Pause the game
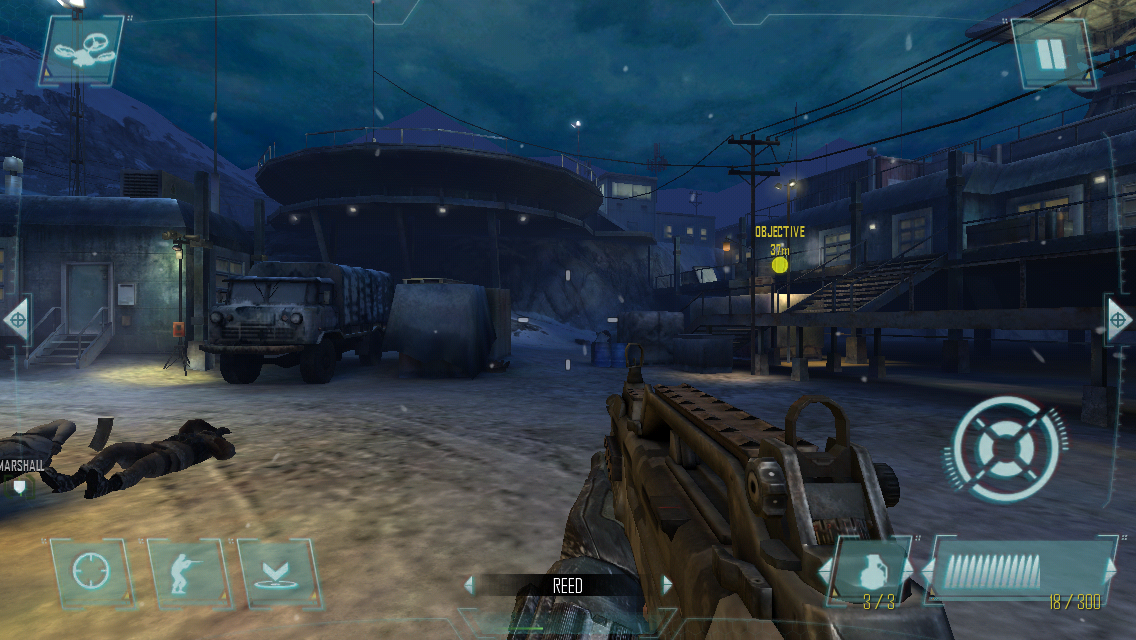This screenshot has width=1136, height=640. [1051, 53]
